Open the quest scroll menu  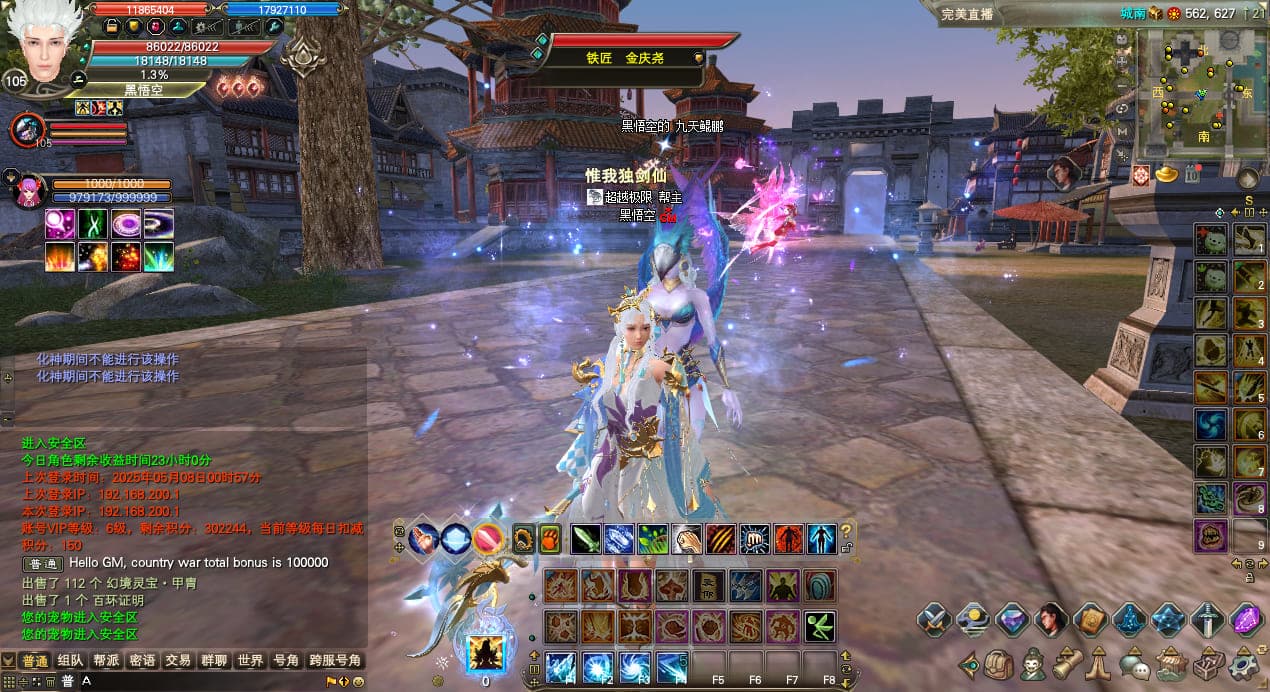(x=1066, y=663)
